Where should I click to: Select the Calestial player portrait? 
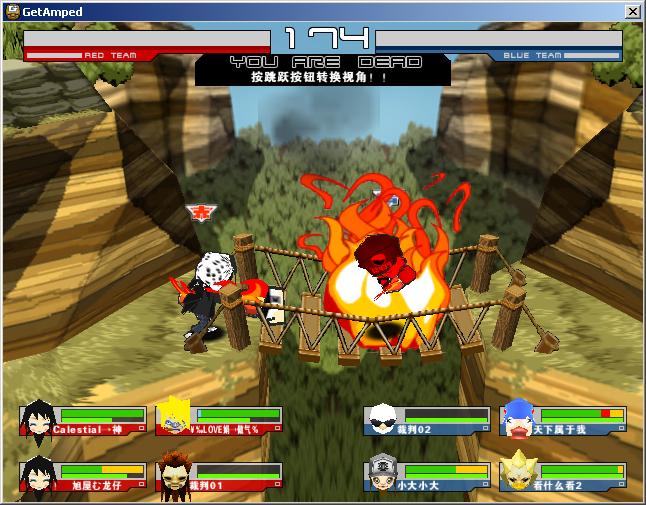click(38, 419)
